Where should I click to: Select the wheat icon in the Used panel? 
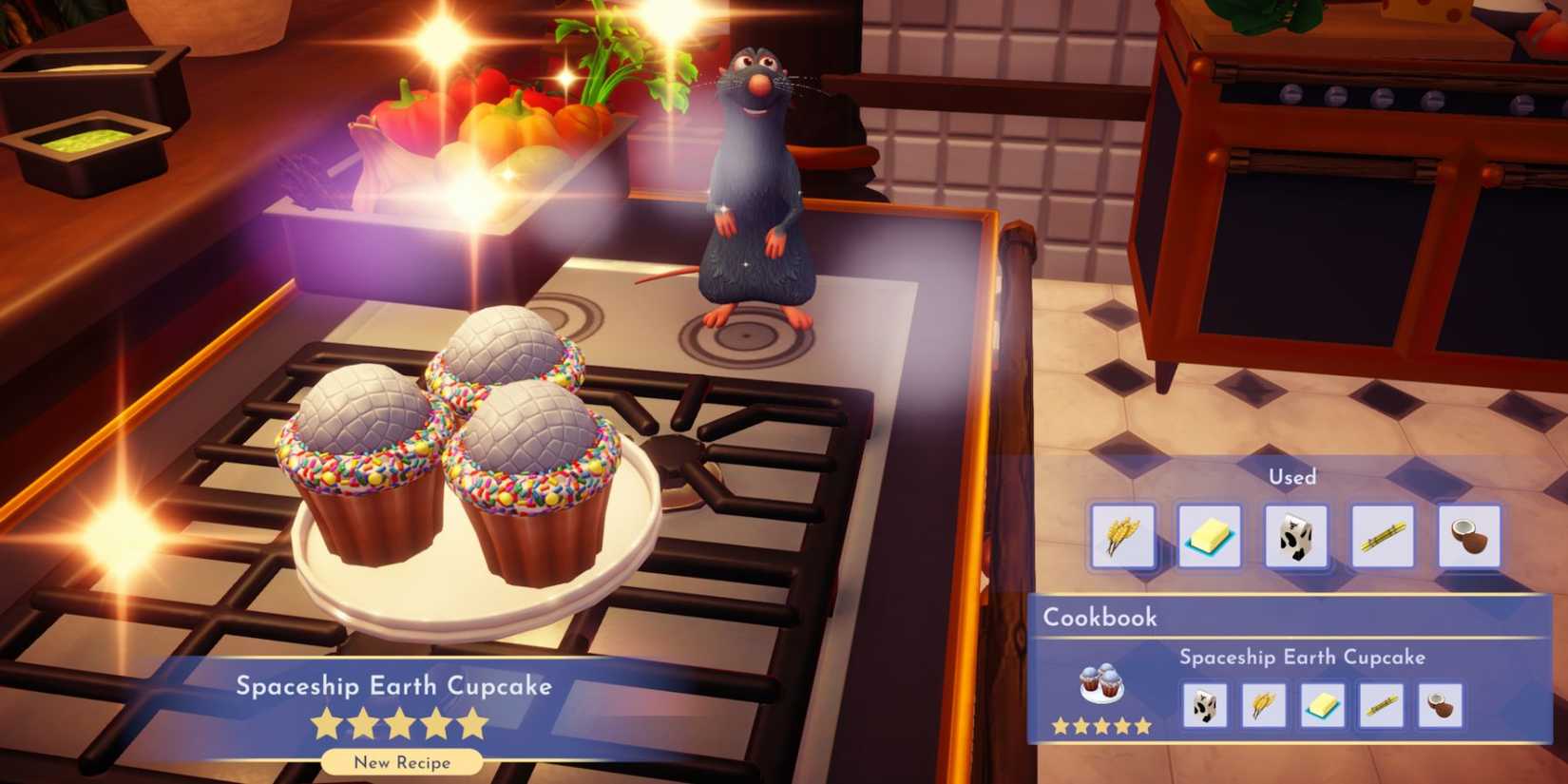tap(1122, 535)
